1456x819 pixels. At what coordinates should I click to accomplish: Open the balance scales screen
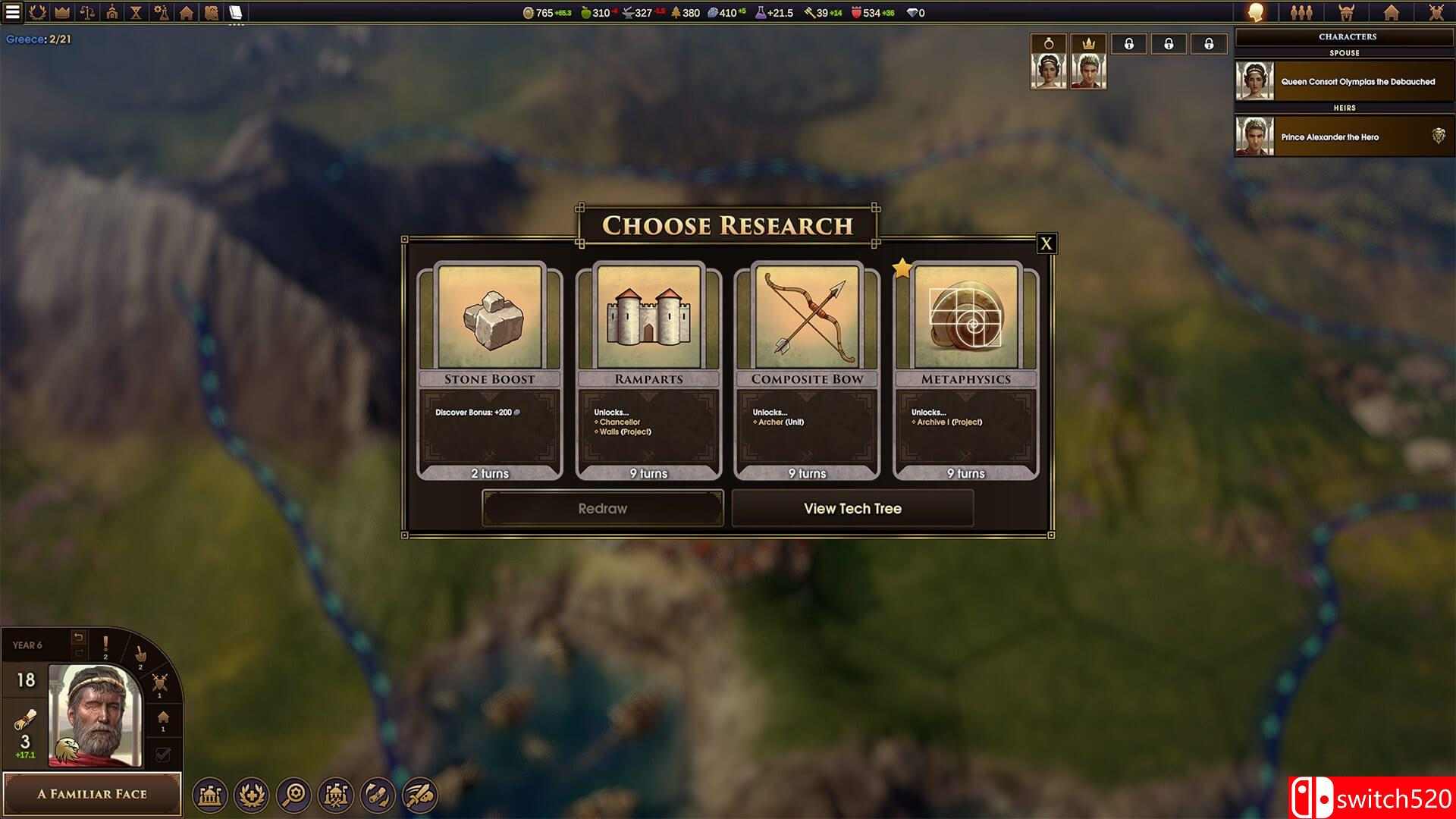[x=87, y=12]
